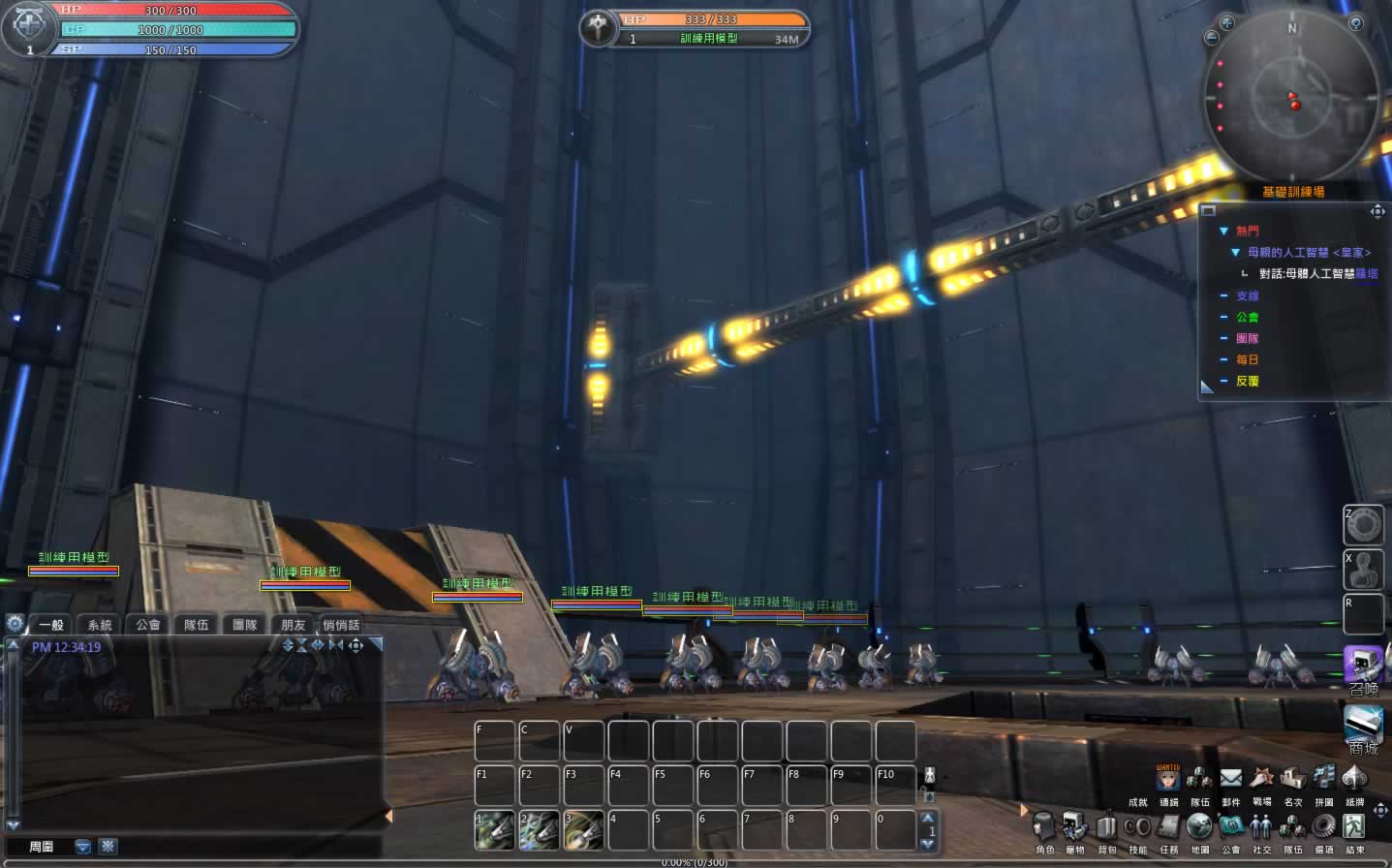
Task: Open the 商城 shop
Action: click(1363, 727)
